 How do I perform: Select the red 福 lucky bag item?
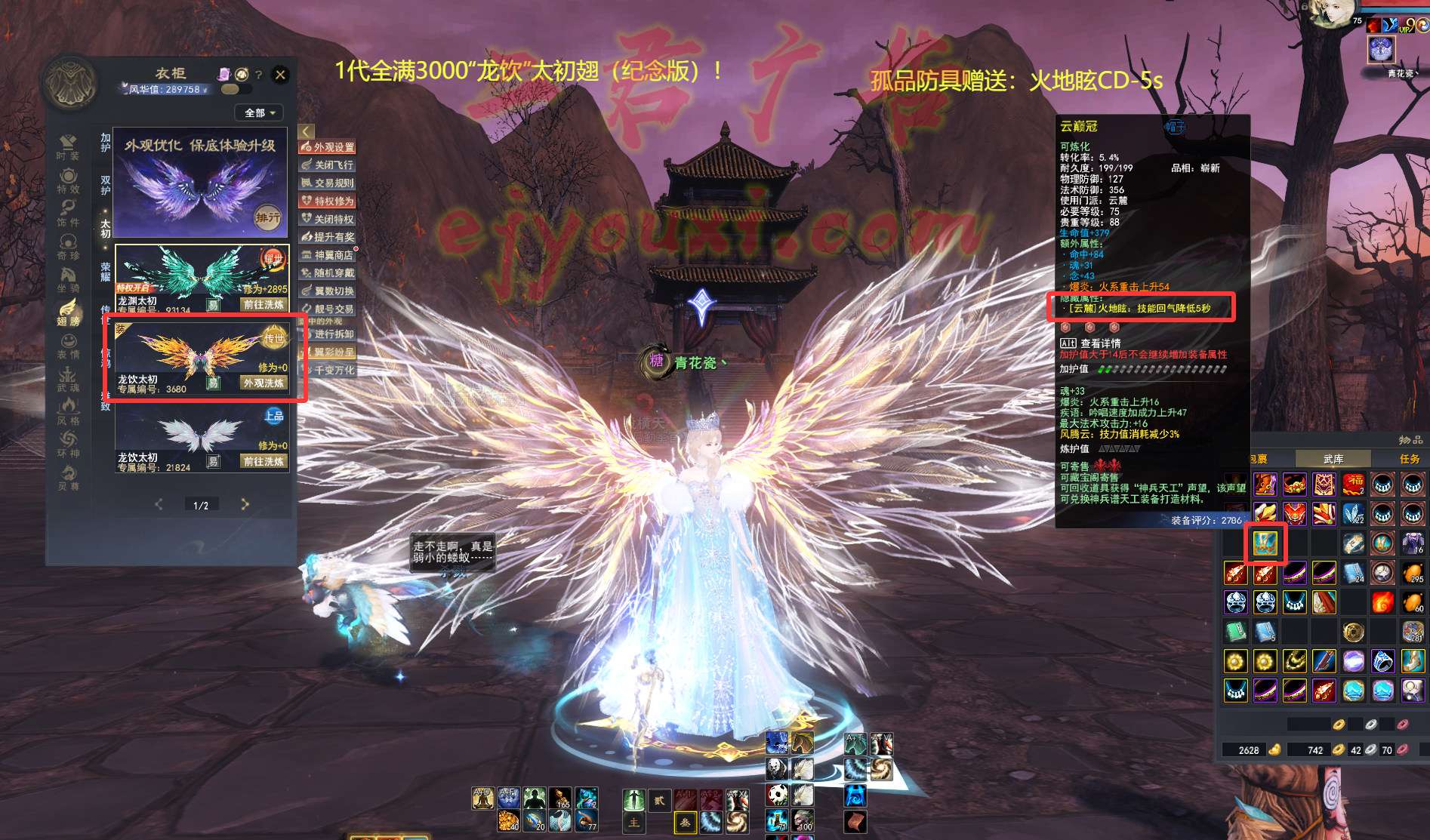coord(1354,484)
